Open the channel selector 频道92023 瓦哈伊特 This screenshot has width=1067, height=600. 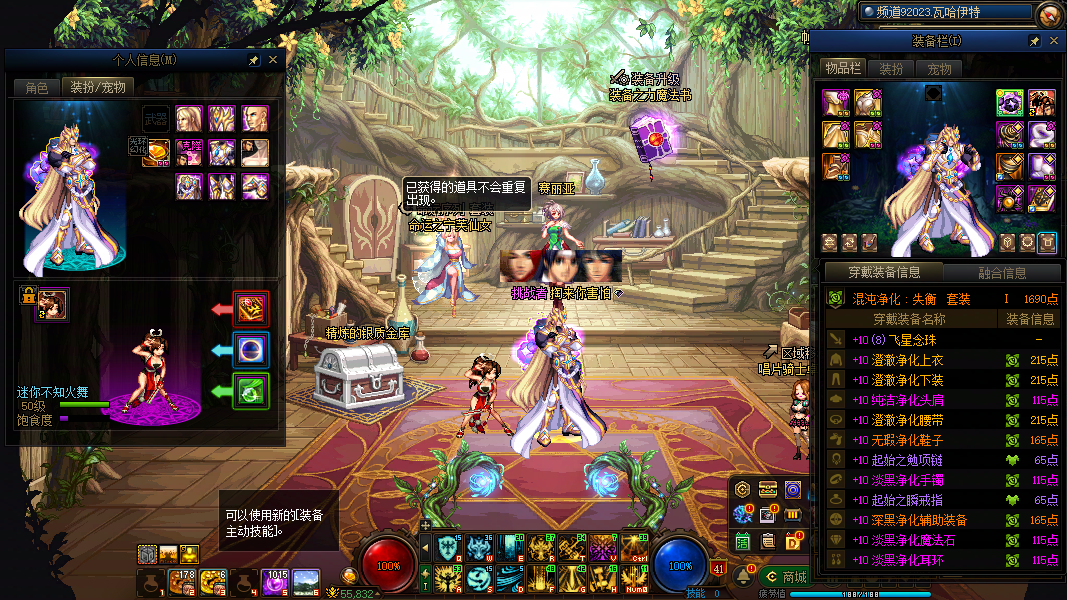click(944, 12)
